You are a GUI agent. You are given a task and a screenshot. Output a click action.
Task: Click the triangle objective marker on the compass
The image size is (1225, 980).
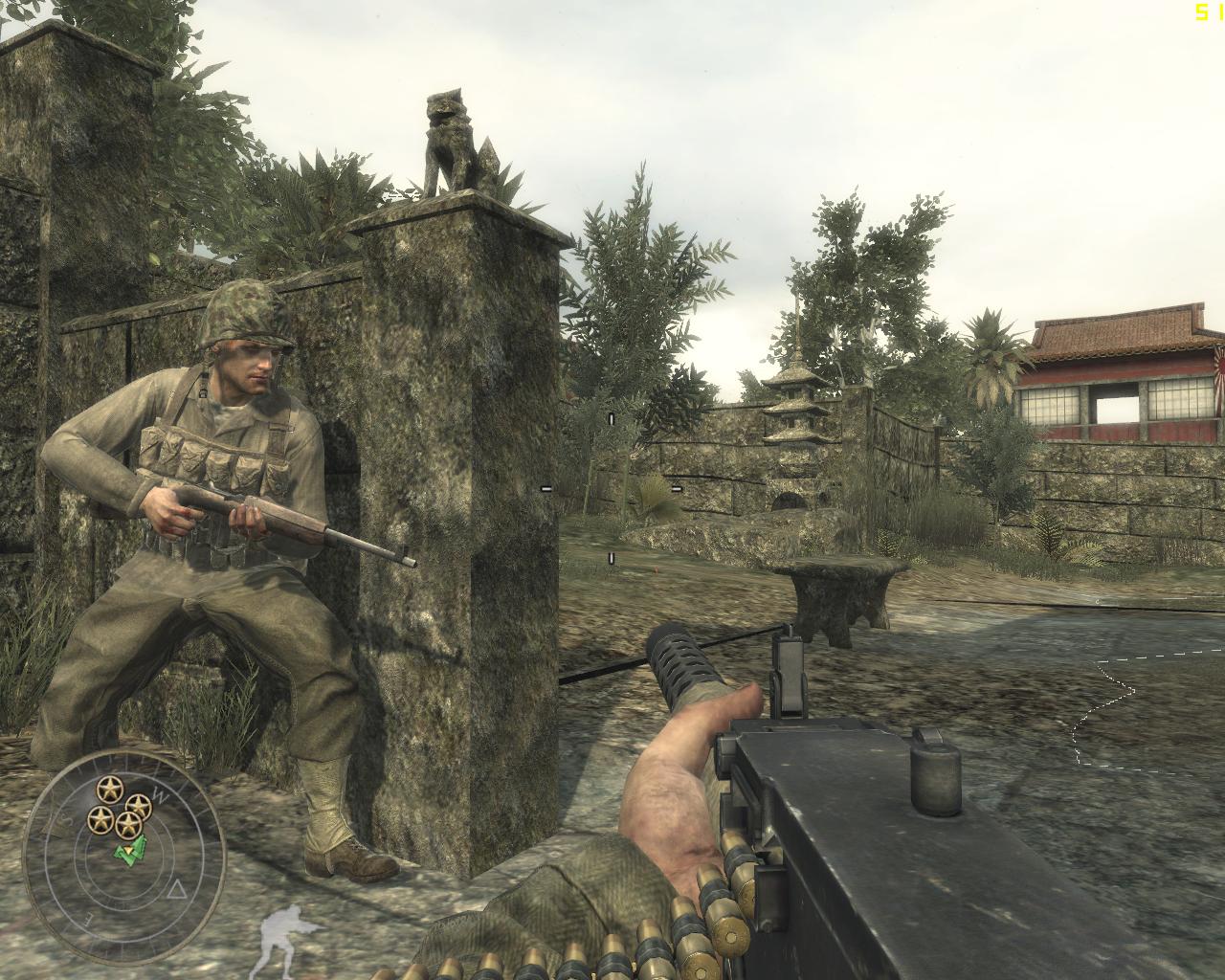(177, 889)
